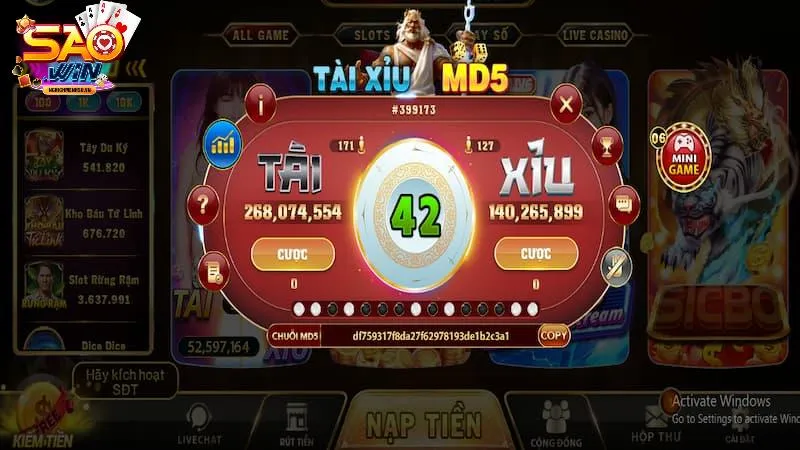Switch to the SLOTS tab
This screenshot has width=800, height=450.
[372, 35]
